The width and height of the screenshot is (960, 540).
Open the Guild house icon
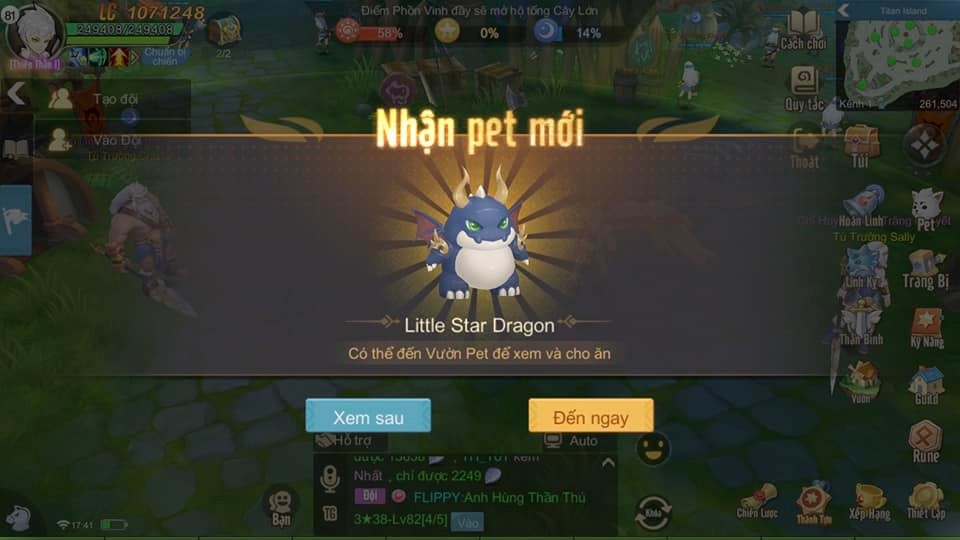(x=926, y=383)
